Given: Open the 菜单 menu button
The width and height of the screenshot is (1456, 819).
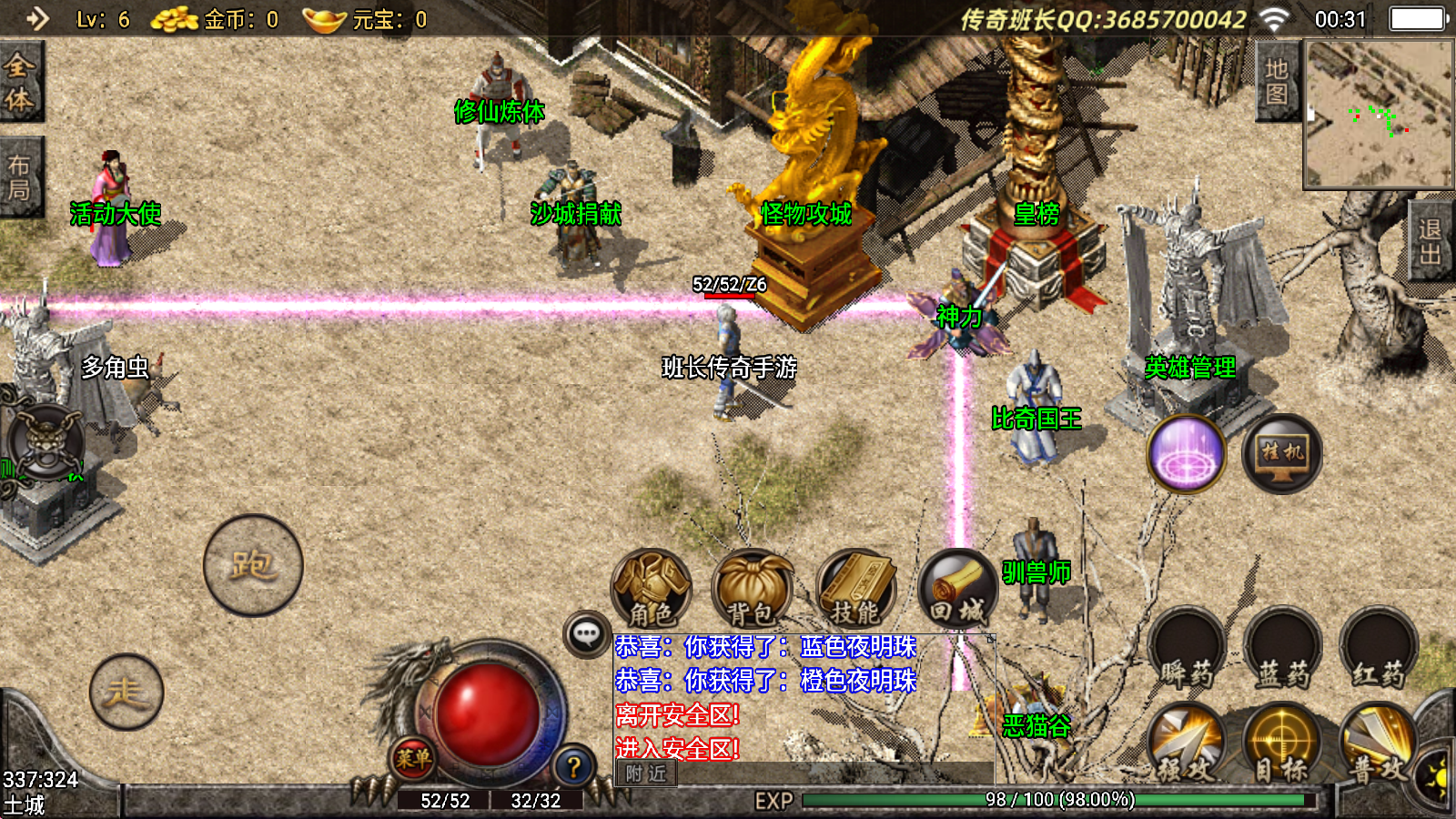Looking at the screenshot, I should pos(413,758).
